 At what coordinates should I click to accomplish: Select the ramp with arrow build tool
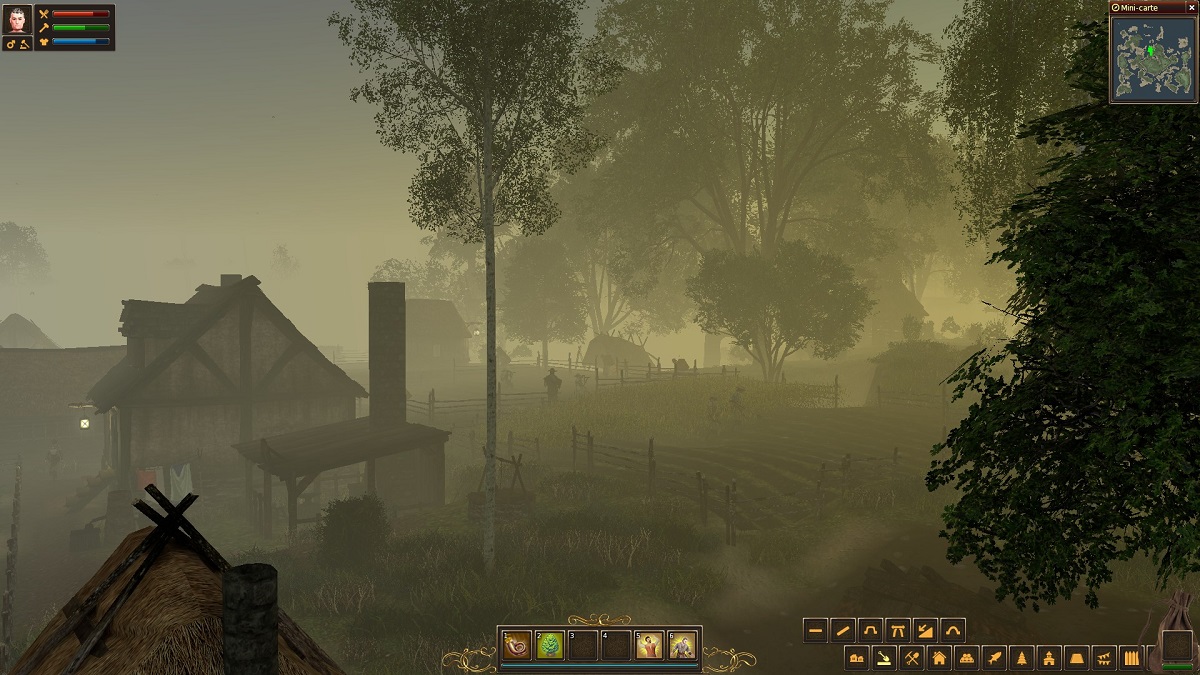[x=925, y=631]
